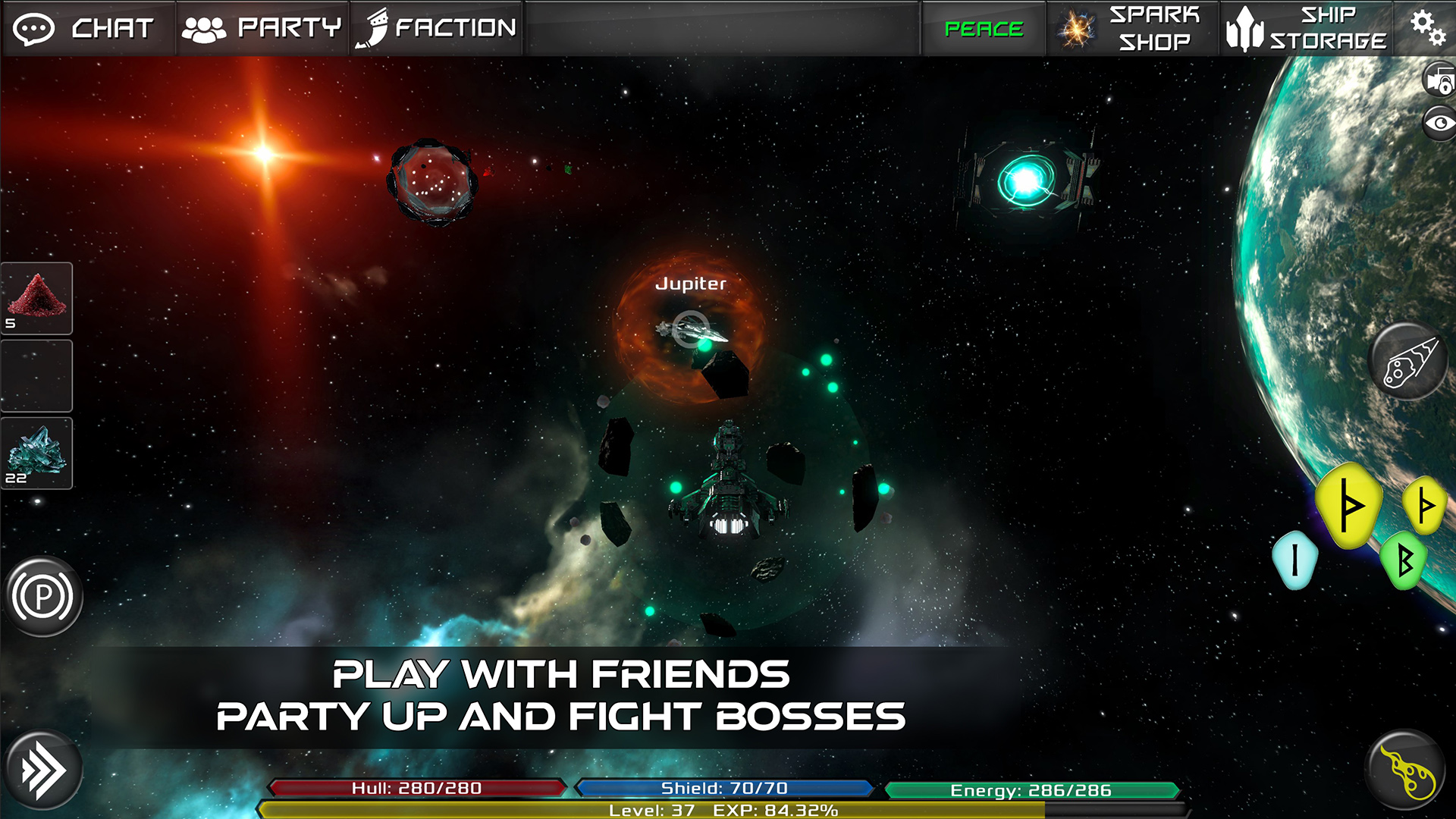Select the blue crystal inventory slot showing 22
Screen dimensions: 1456x819
tap(36, 452)
